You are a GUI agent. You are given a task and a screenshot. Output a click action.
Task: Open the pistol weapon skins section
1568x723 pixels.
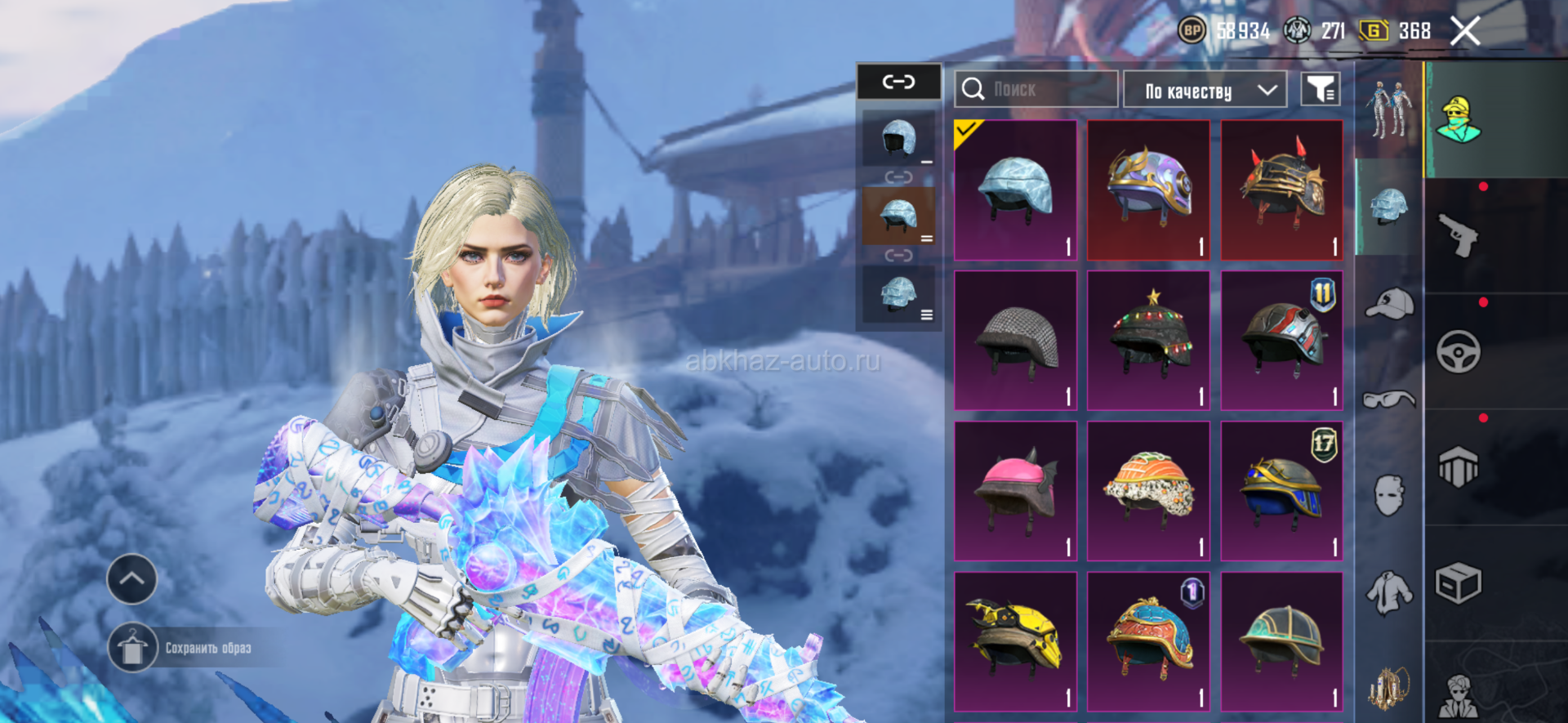1459,235
